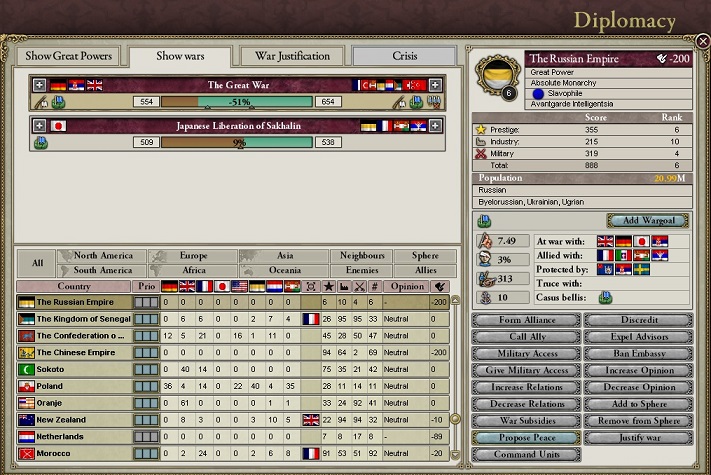Click the Add Wargoal button

point(648,220)
